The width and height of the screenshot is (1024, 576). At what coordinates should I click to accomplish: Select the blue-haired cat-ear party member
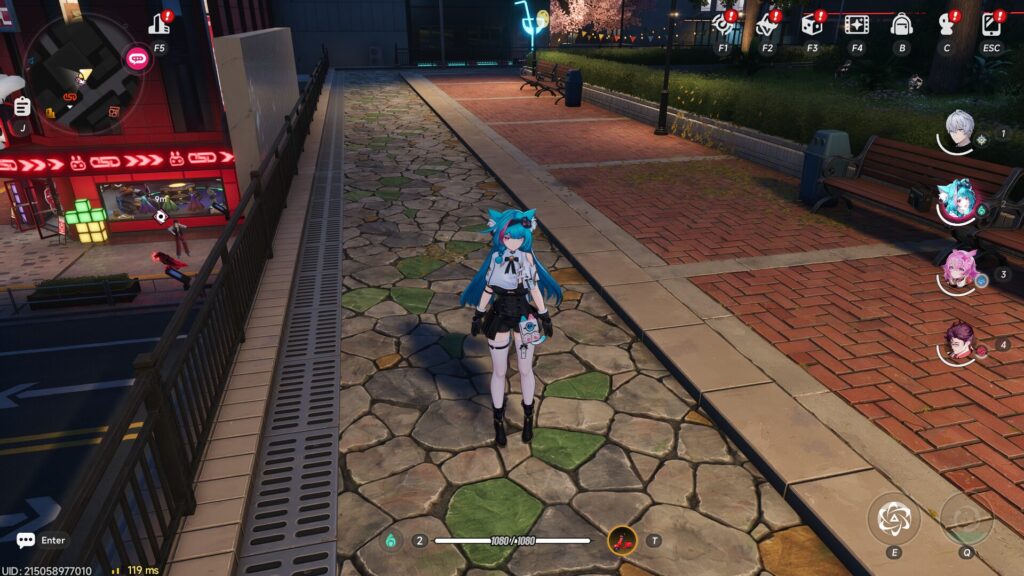pyautogui.click(x=958, y=201)
